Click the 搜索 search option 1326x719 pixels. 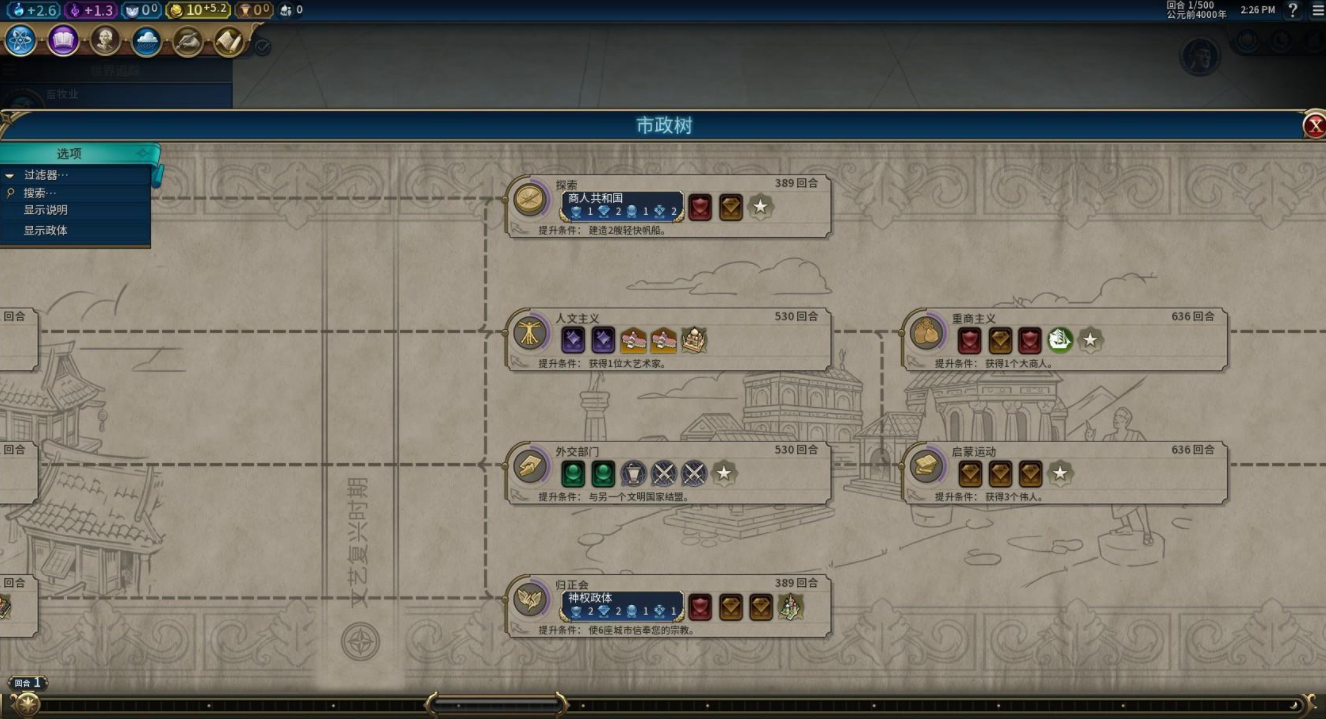click(x=41, y=193)
